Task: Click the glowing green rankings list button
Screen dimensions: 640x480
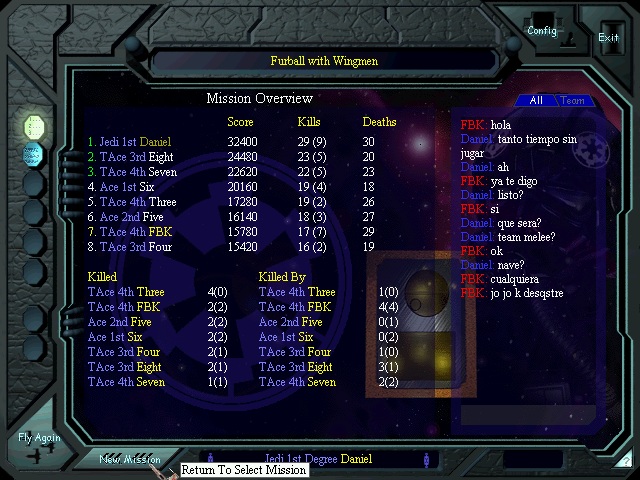Action: point(35,127)
